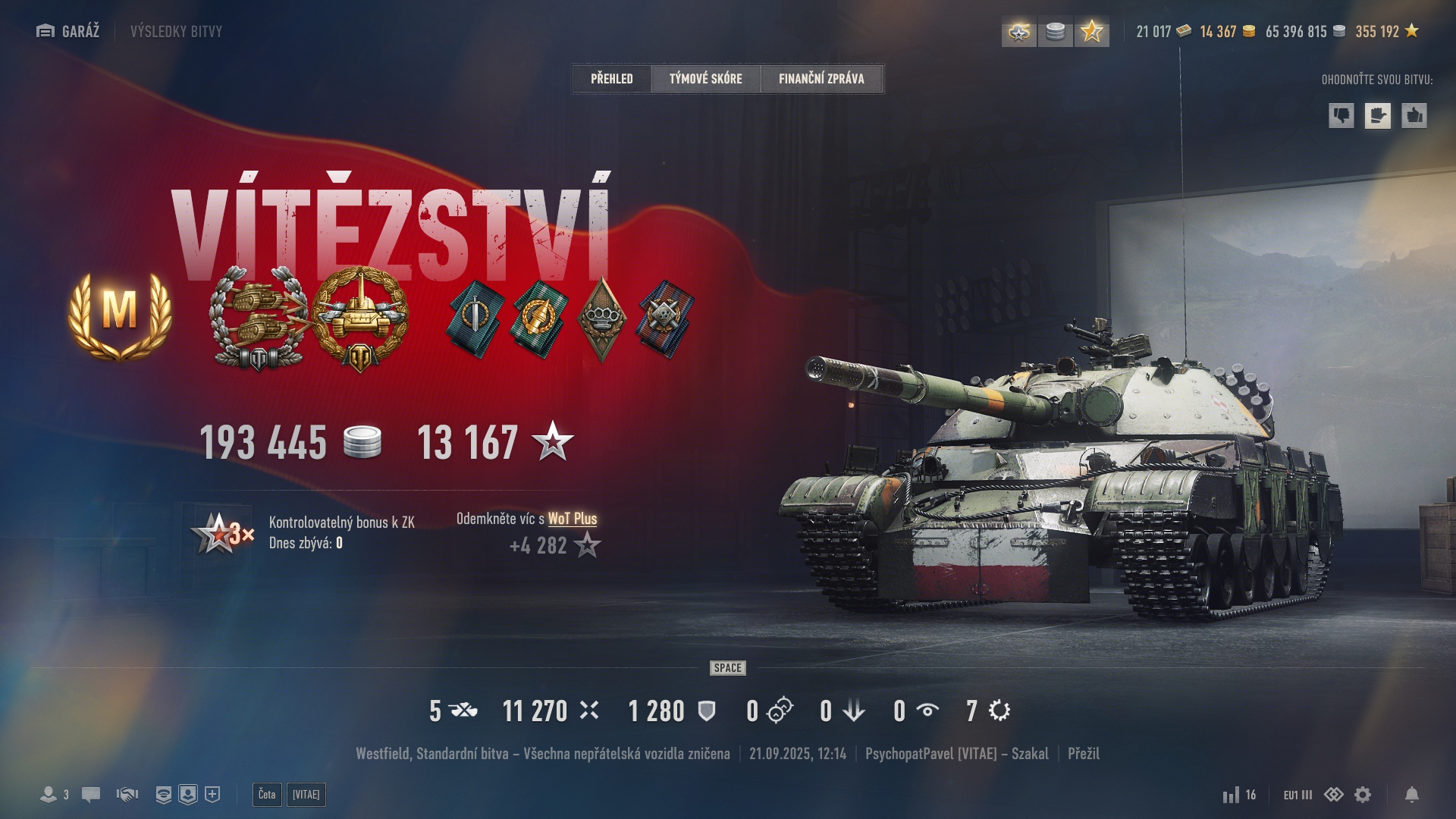This screenshot has height=819, width=1456.
Task: Open the [VITAE] clan channel
Action: (306, 794)
